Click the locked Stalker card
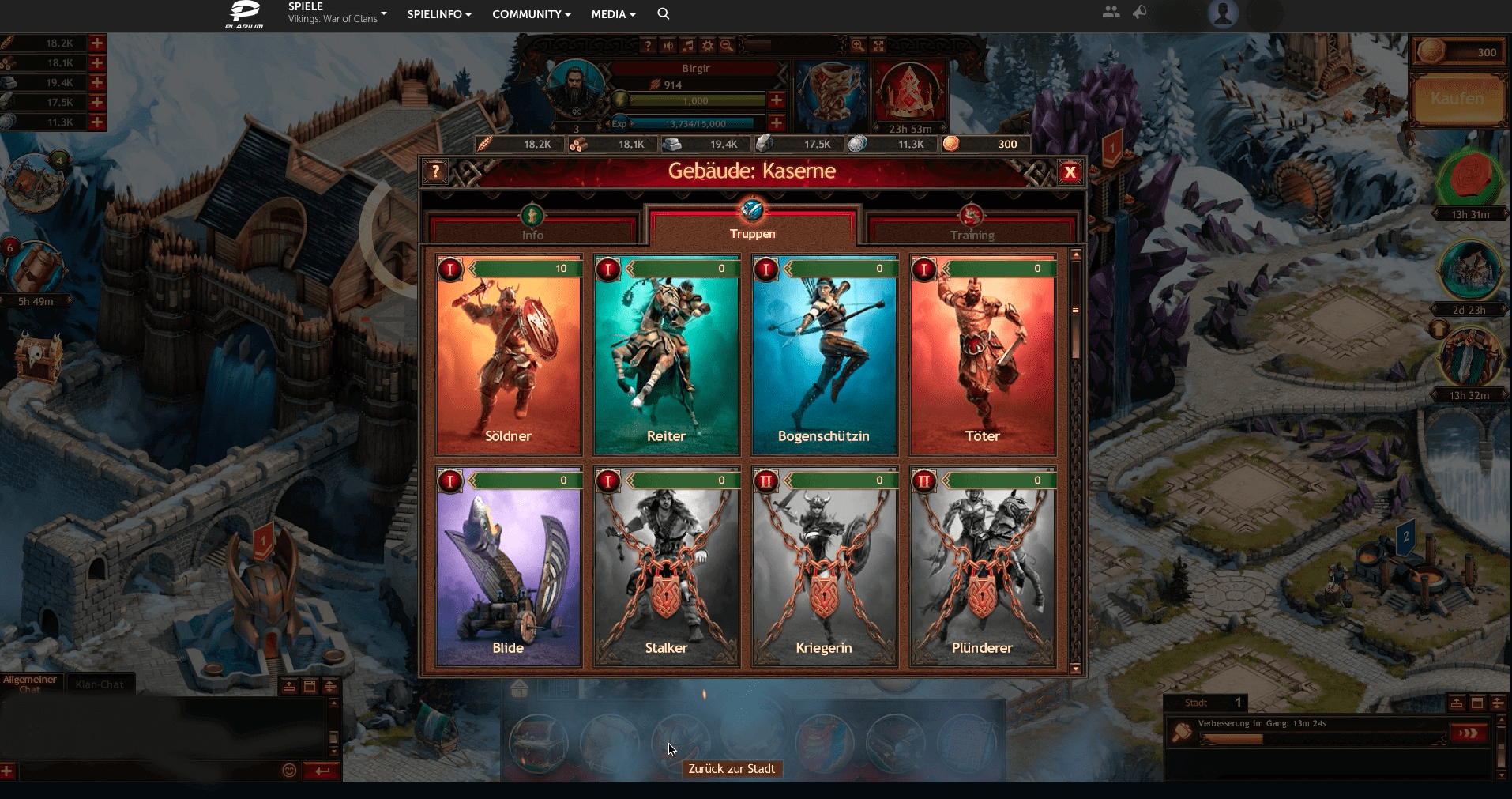Screen dimensions: 1512x799 pos(667,567)
